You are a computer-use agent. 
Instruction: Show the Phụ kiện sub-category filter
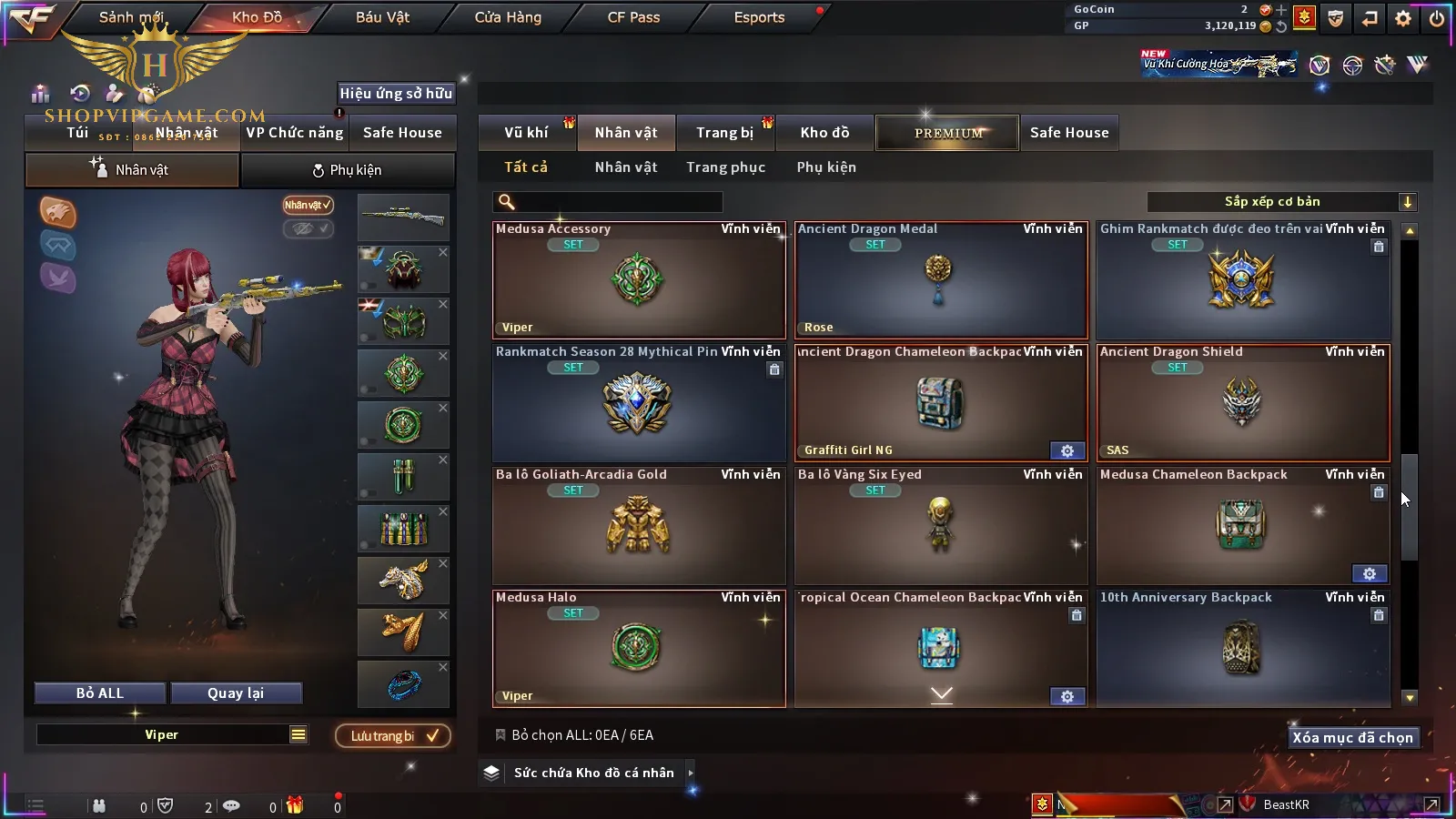(826, 167)
